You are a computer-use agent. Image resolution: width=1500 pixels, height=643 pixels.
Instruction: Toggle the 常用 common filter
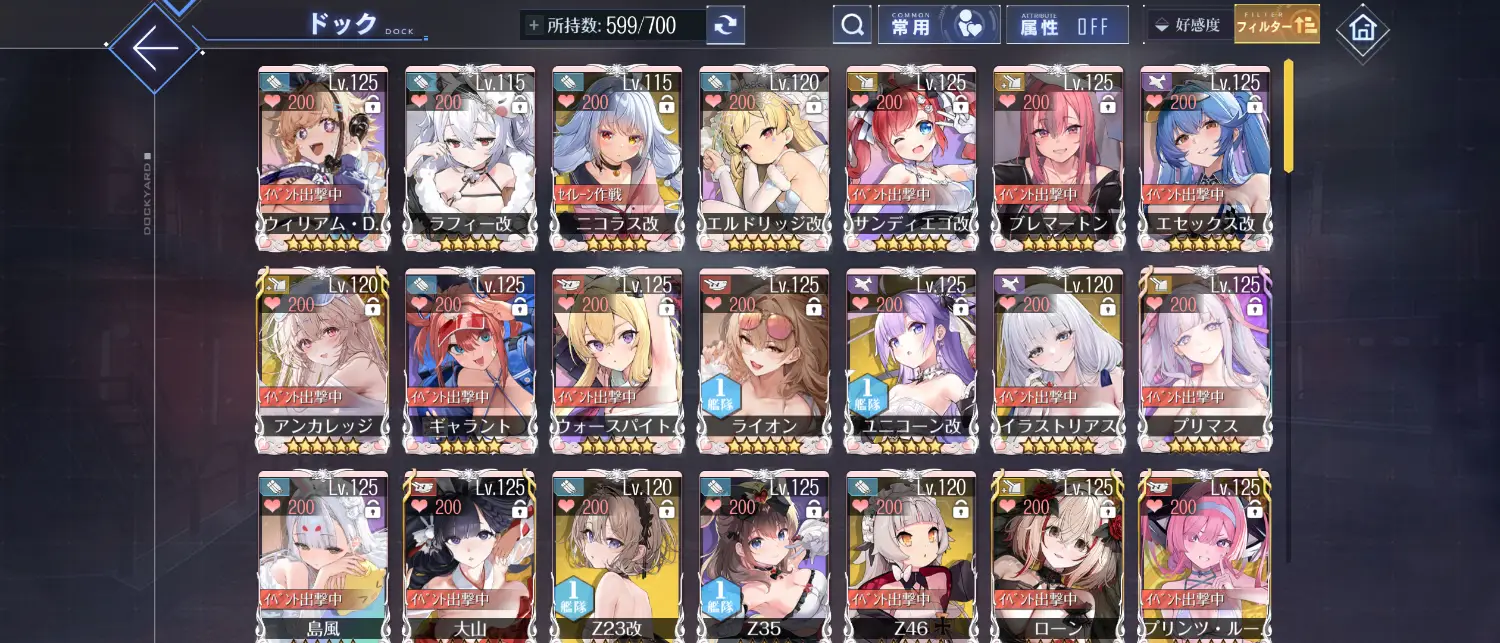[x=938, y=25]
